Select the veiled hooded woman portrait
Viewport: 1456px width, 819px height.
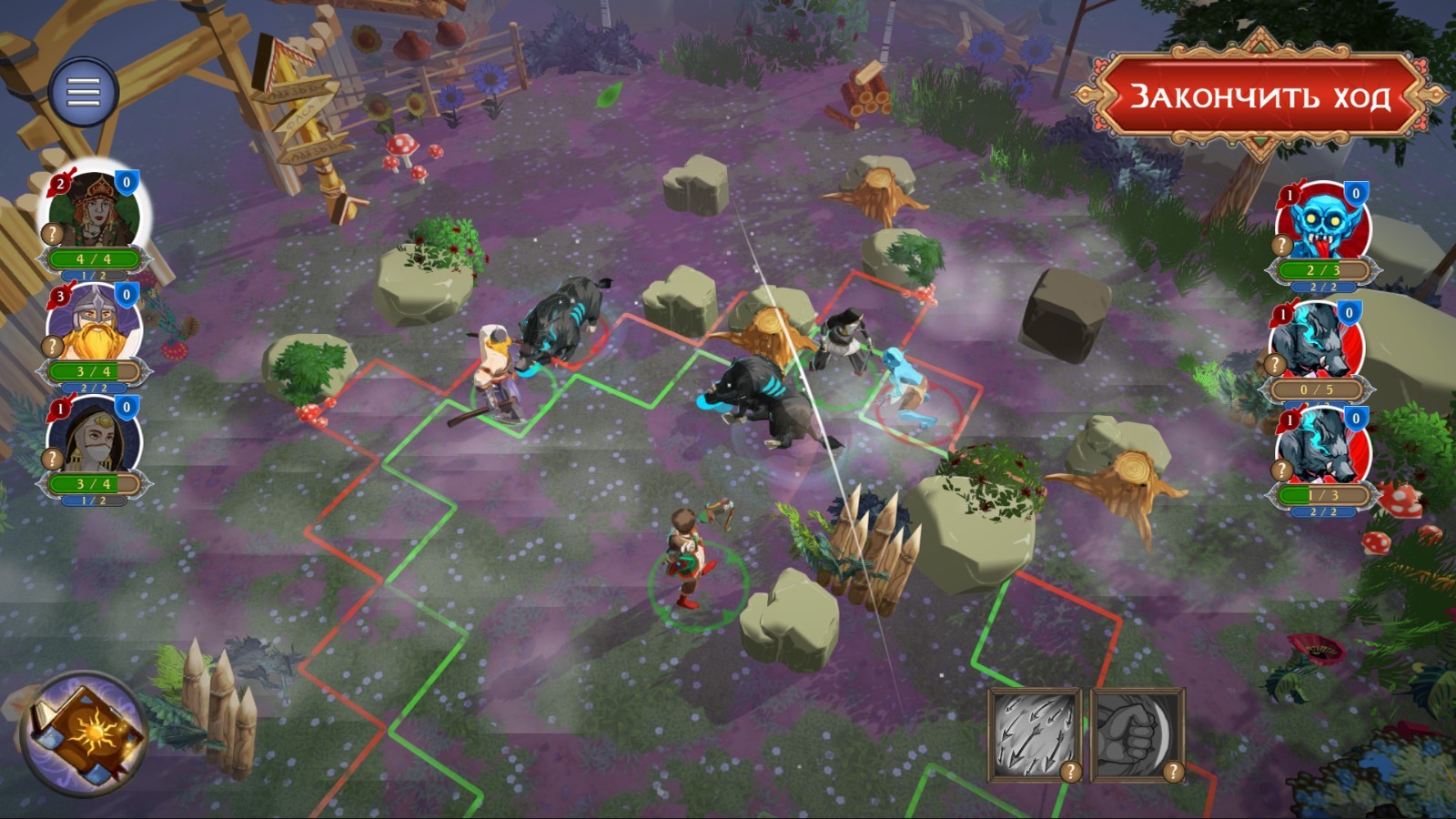point(94,437)
